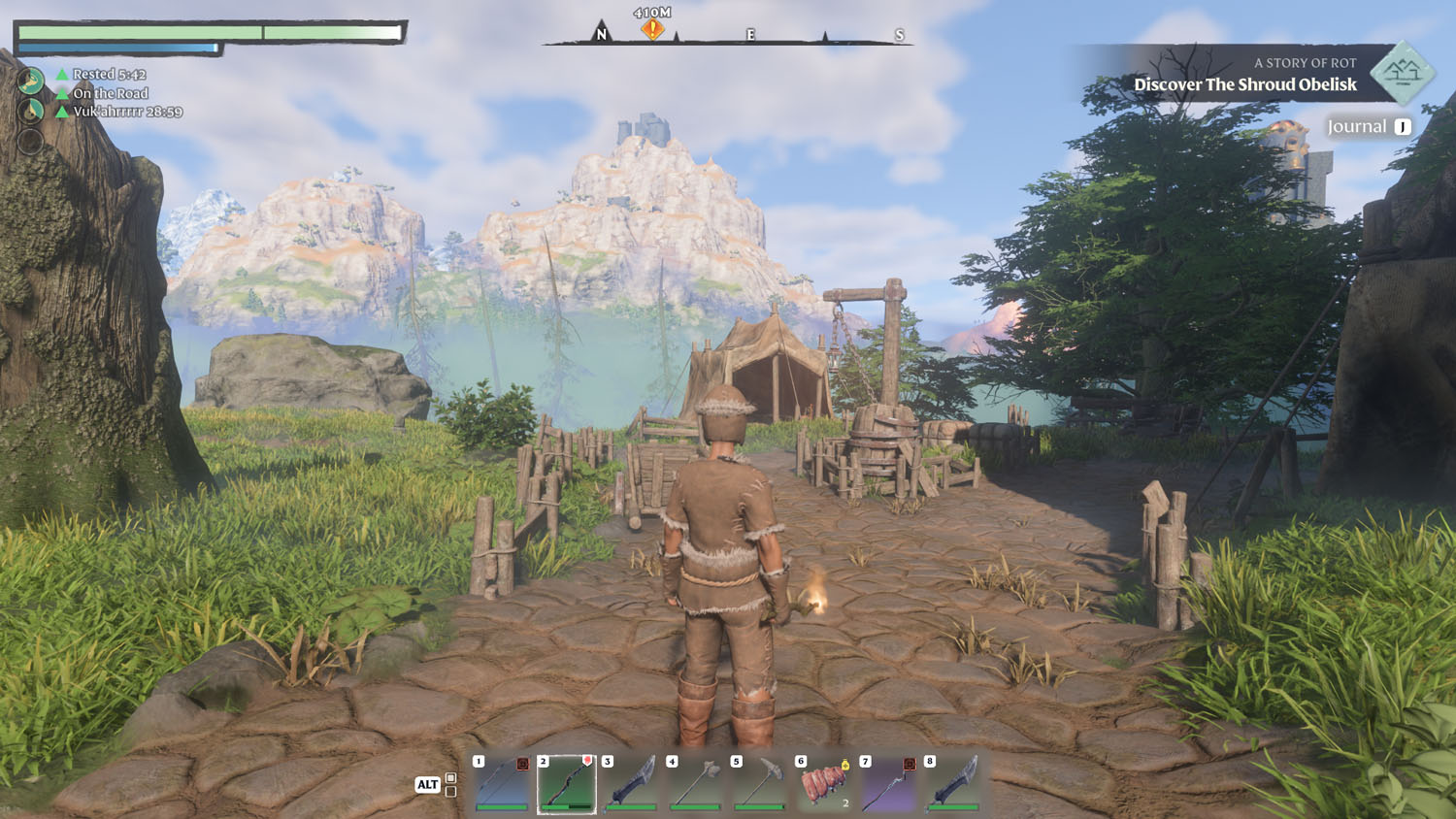Viewport: 1456px width, 819px height.
Task: Show the Vuk'ahrrrr buff details
Action: click(127, 112)
